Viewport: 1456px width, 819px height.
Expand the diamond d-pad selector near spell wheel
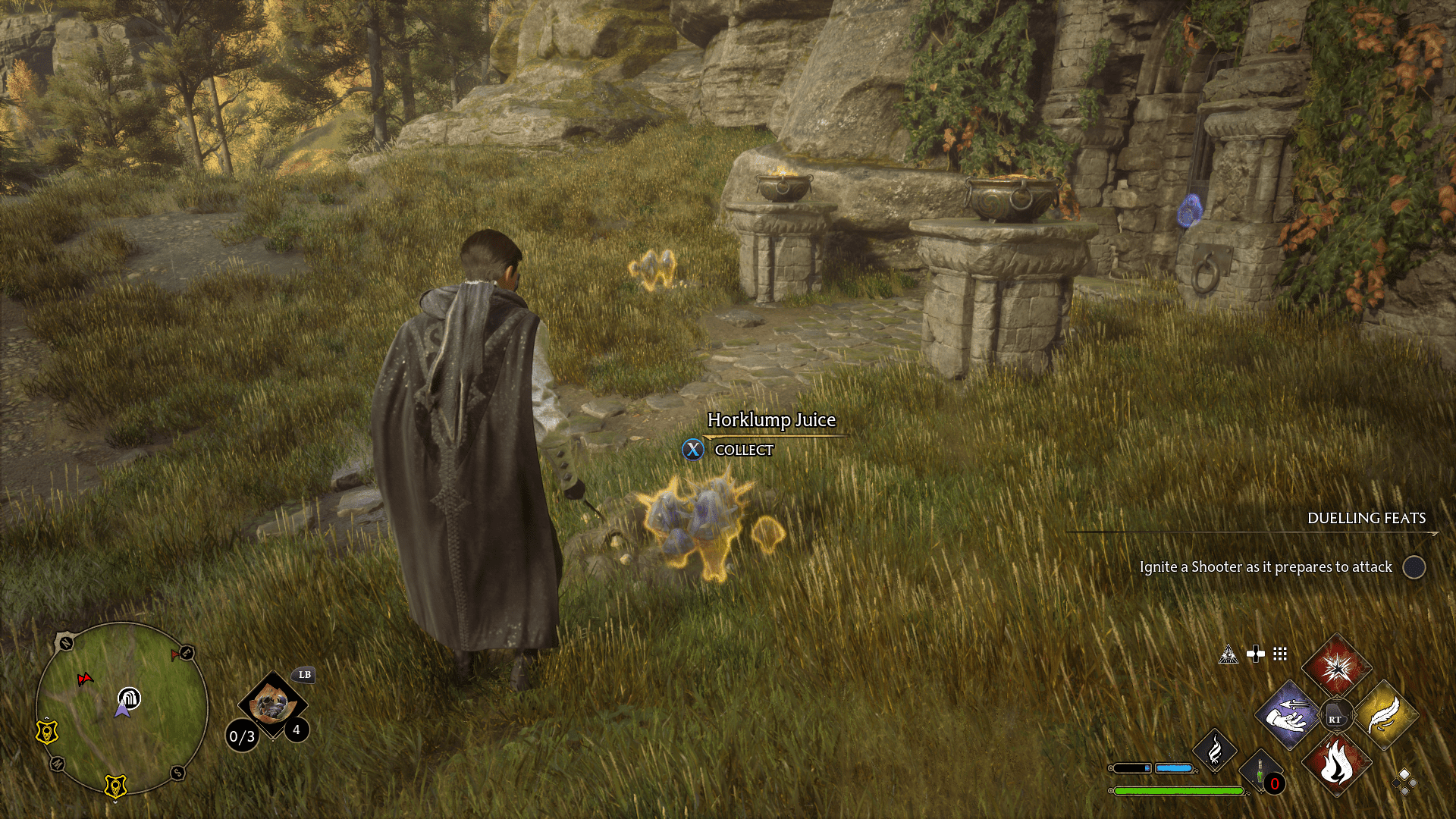click(x=1405, y=783)
